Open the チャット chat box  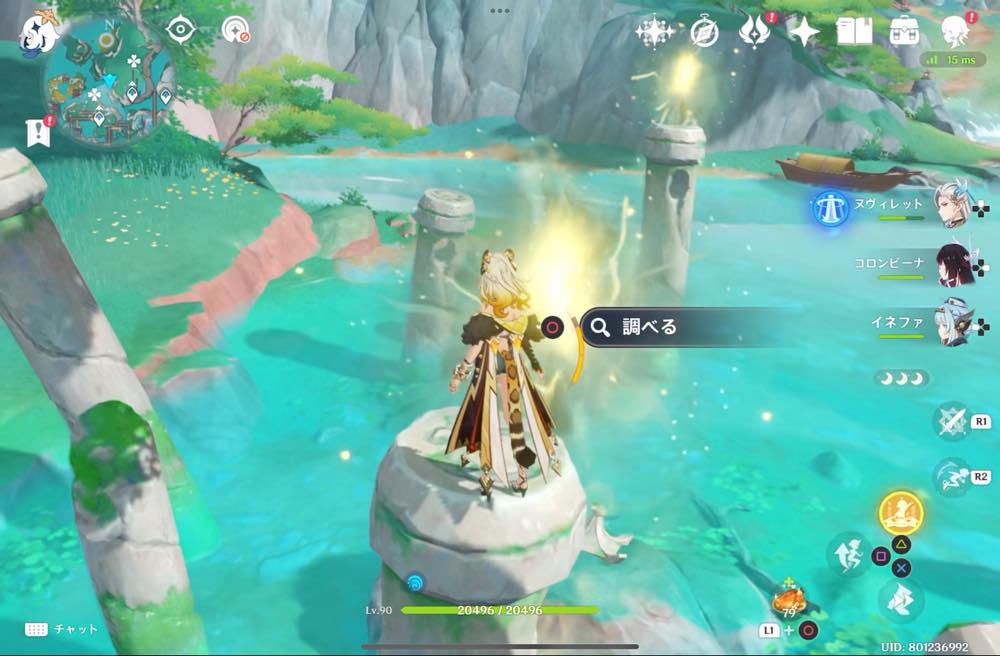coord(62,629)
